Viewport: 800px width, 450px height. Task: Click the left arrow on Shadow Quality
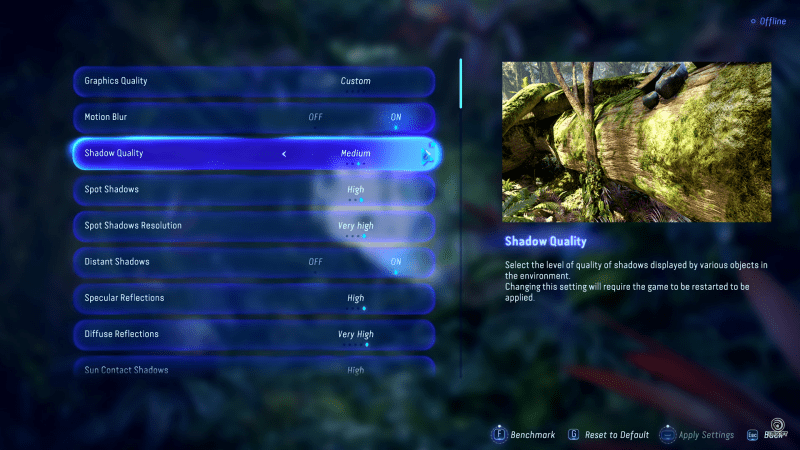tap(284, 154)
